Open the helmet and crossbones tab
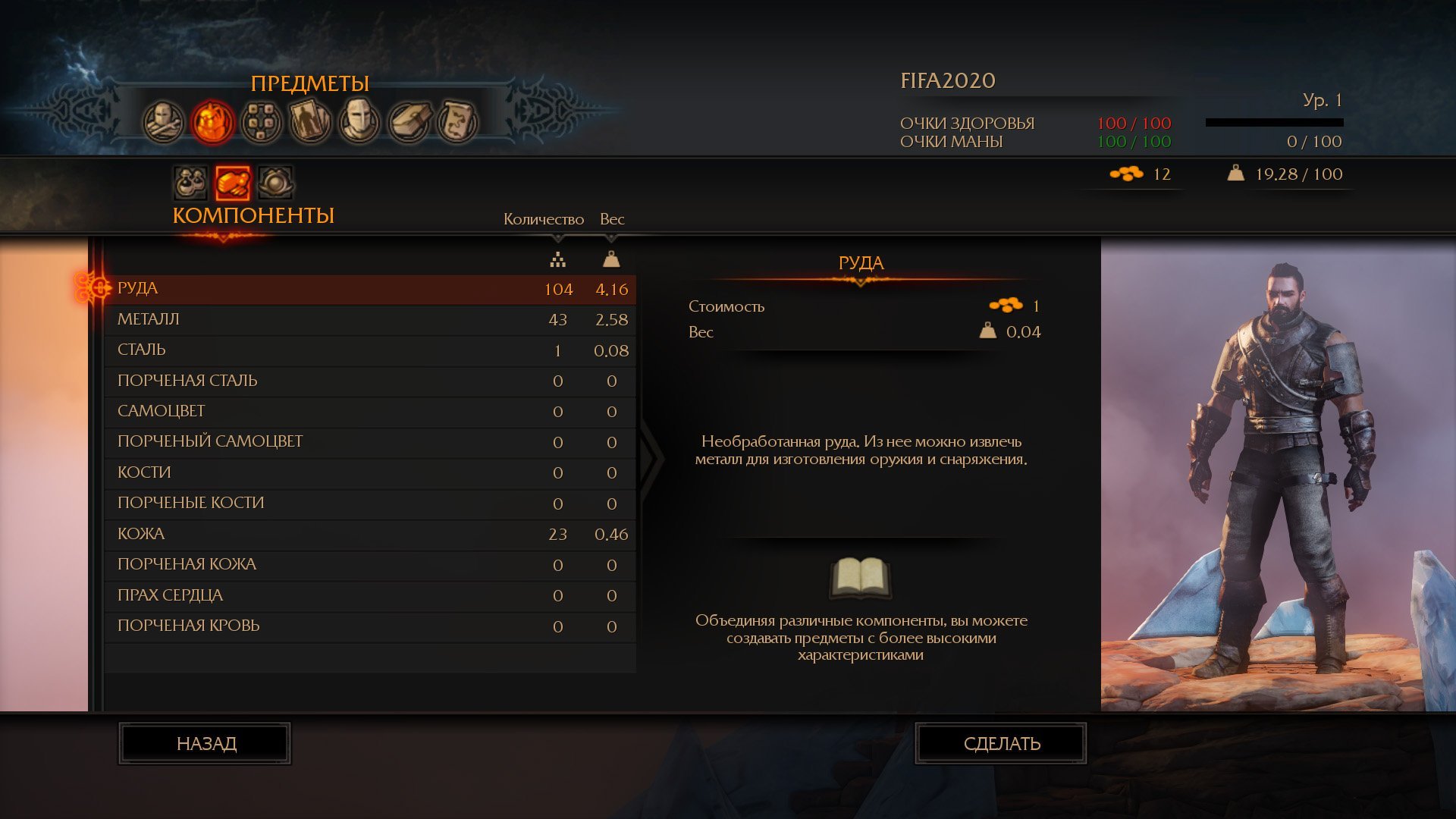Screen dimensions: 1456x819 tap(164, 121)
